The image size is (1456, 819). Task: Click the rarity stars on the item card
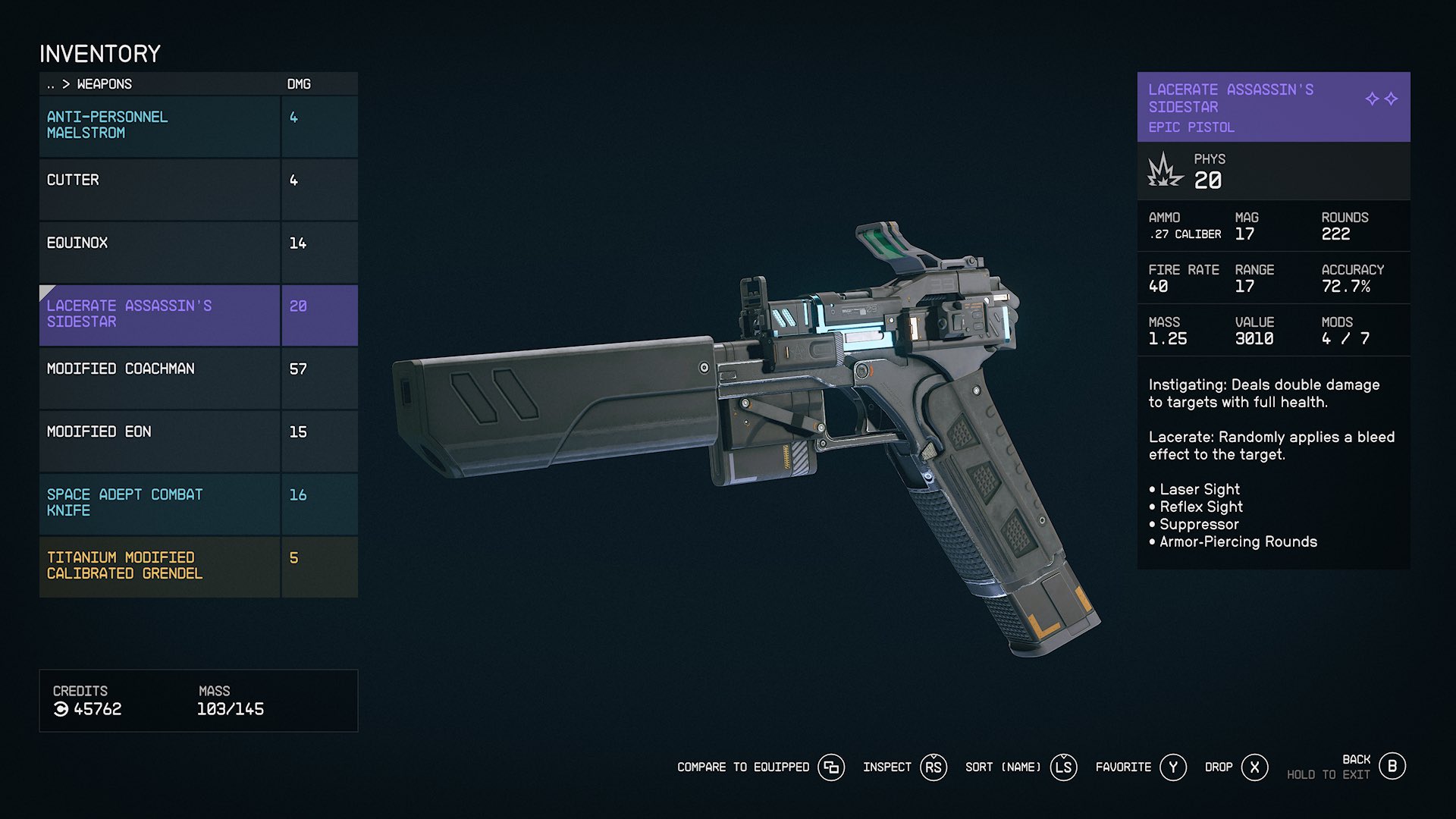(x=1382, y=97)
